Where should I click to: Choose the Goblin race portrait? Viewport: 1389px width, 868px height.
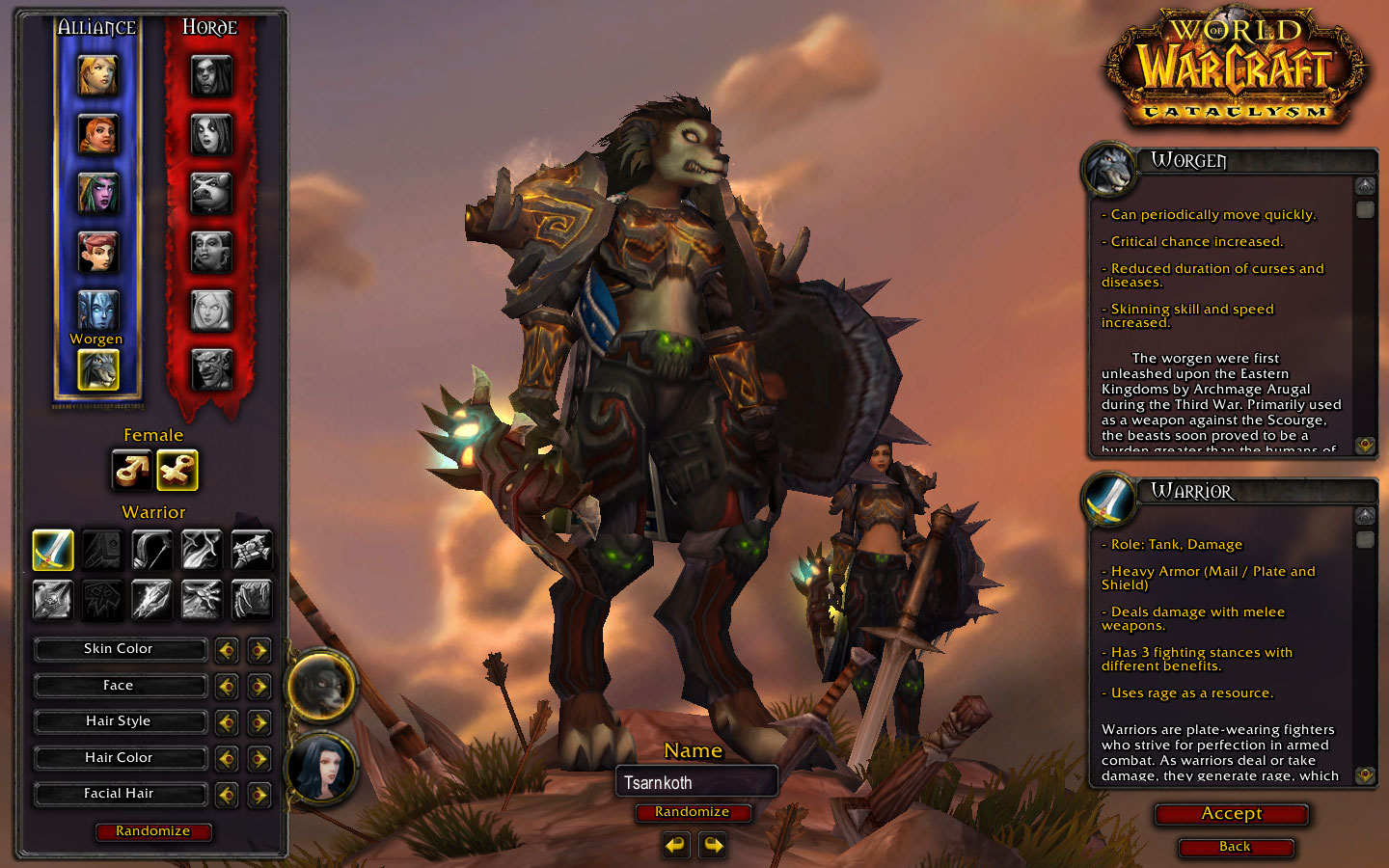211,369
